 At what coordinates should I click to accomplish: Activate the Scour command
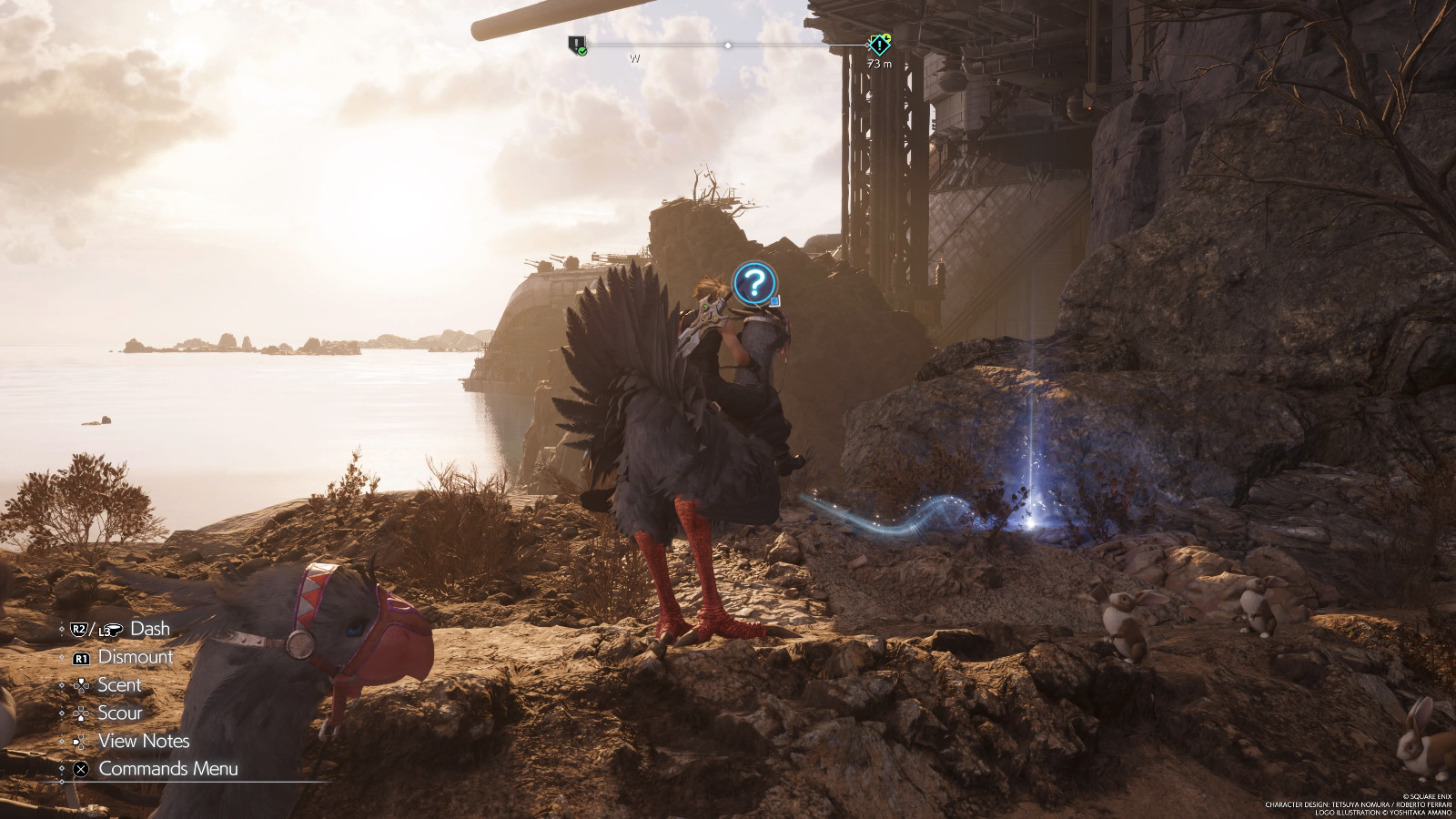(x=119, y=713)
